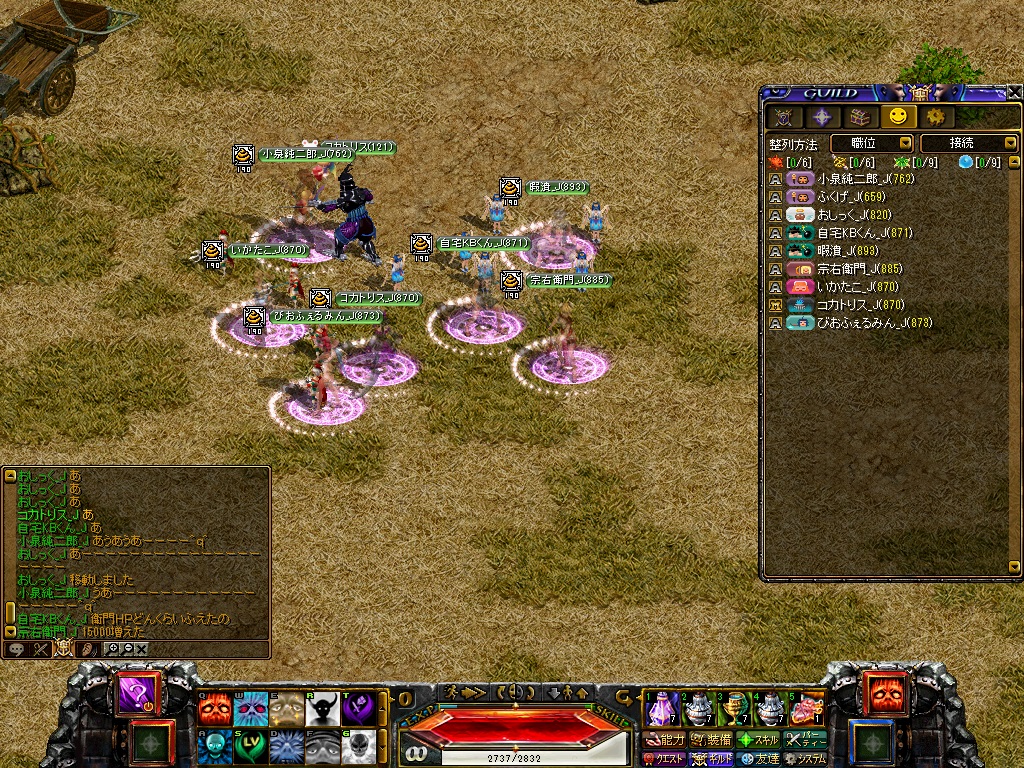Use the purple potion in belt slot 1
This screenshot has width=1024, height=768.
pos(663,708)
